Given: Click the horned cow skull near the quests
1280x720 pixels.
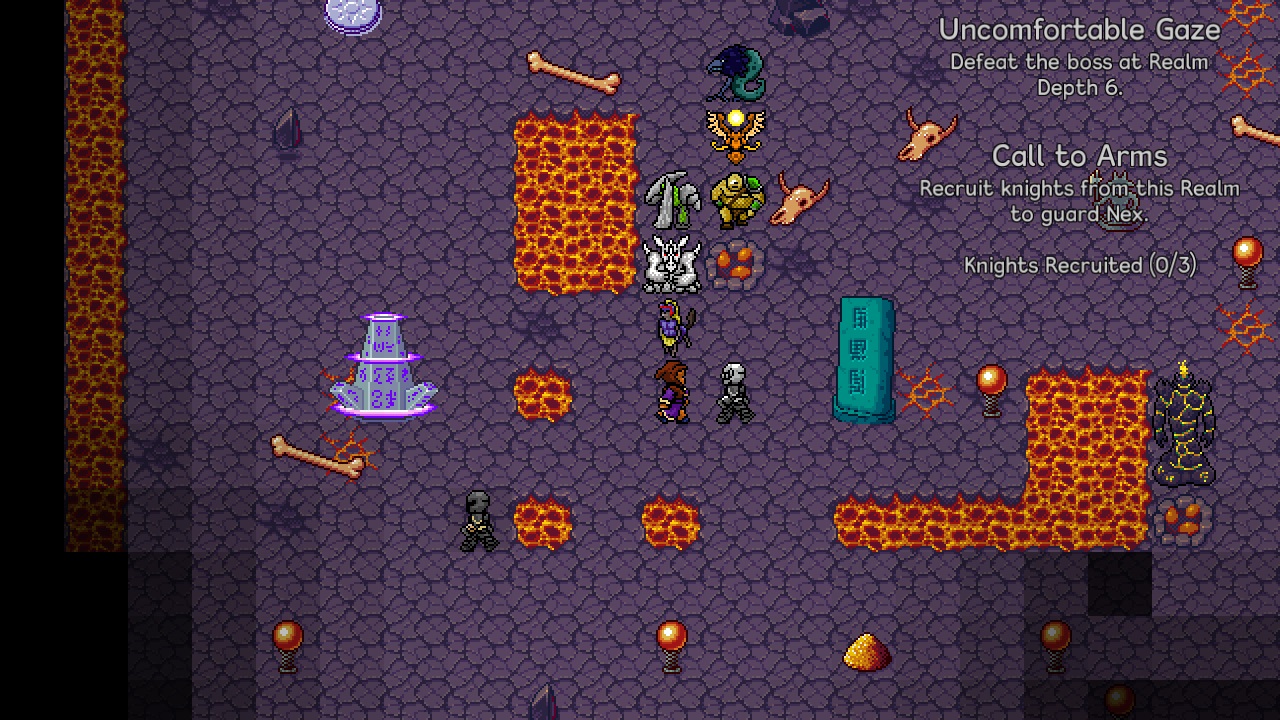Looking at the screenshot, I should click(925, 135).
